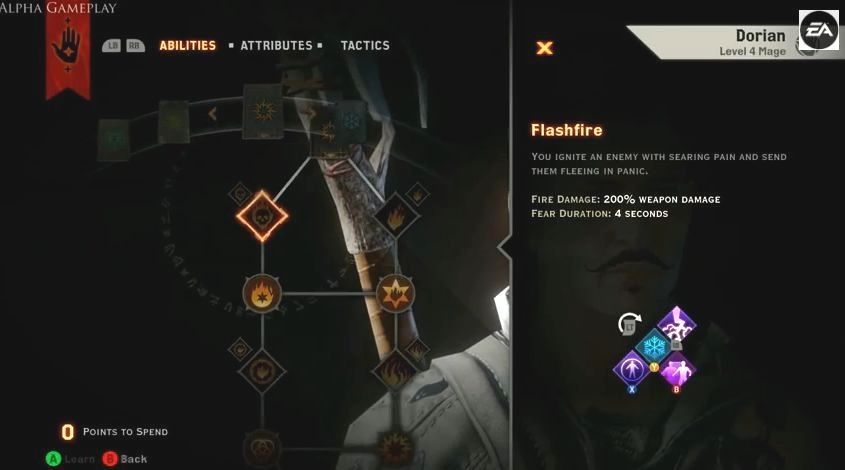Select the lightning ability in the wheel
The image size is (845, 470).
[678, 324]
